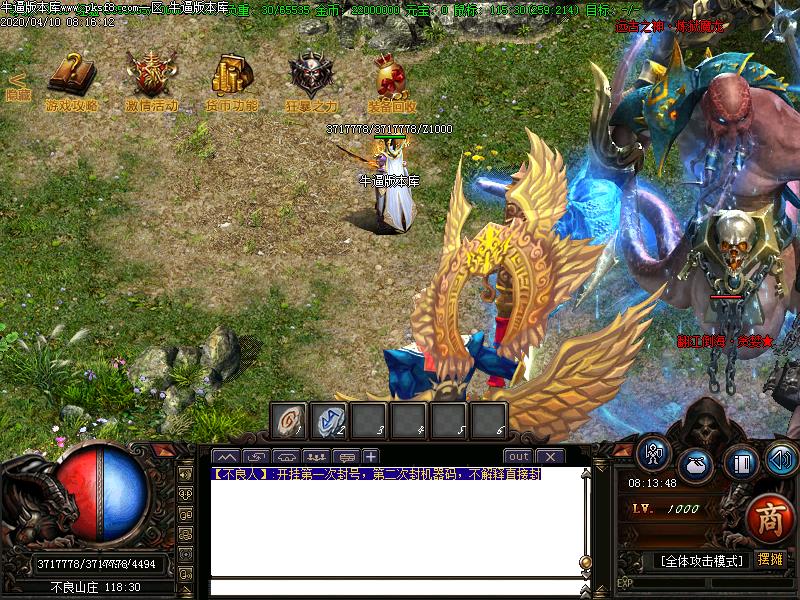Viewport: 800px width, 600px height.
Task: Open the character equipment panel icon
Action: coord(654,455)
